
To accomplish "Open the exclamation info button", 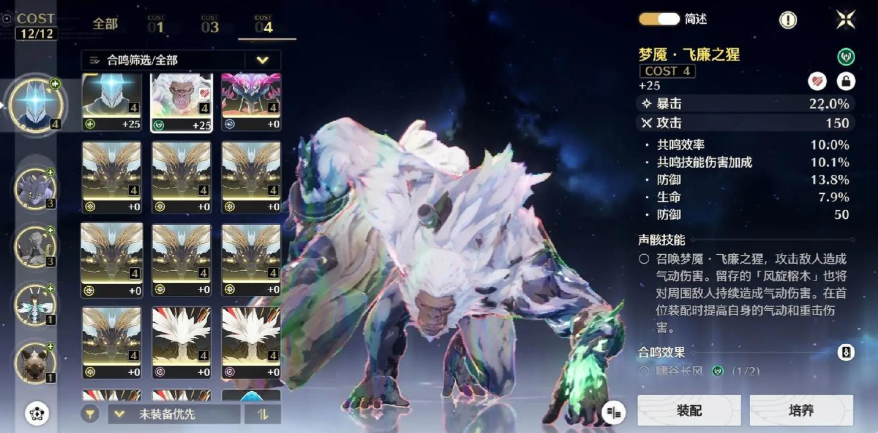I will 788,19.
